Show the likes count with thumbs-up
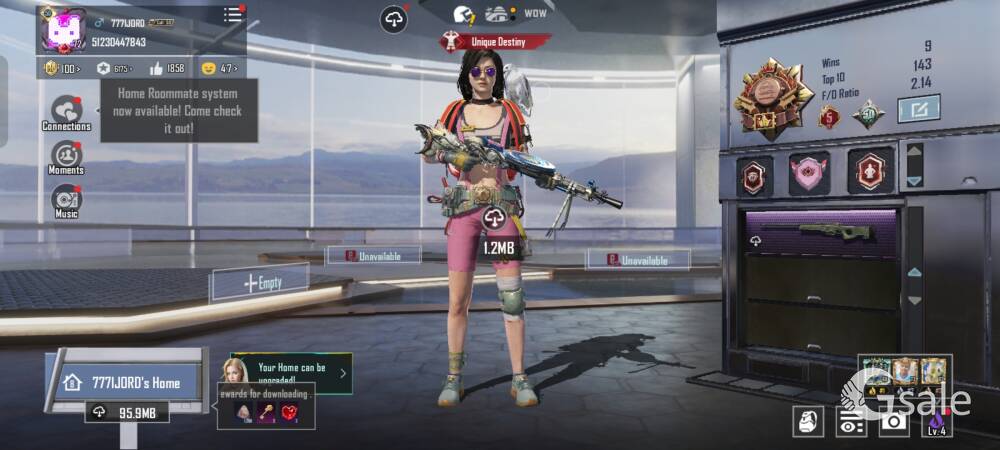Screen dimensions: 1000x450 167,68
